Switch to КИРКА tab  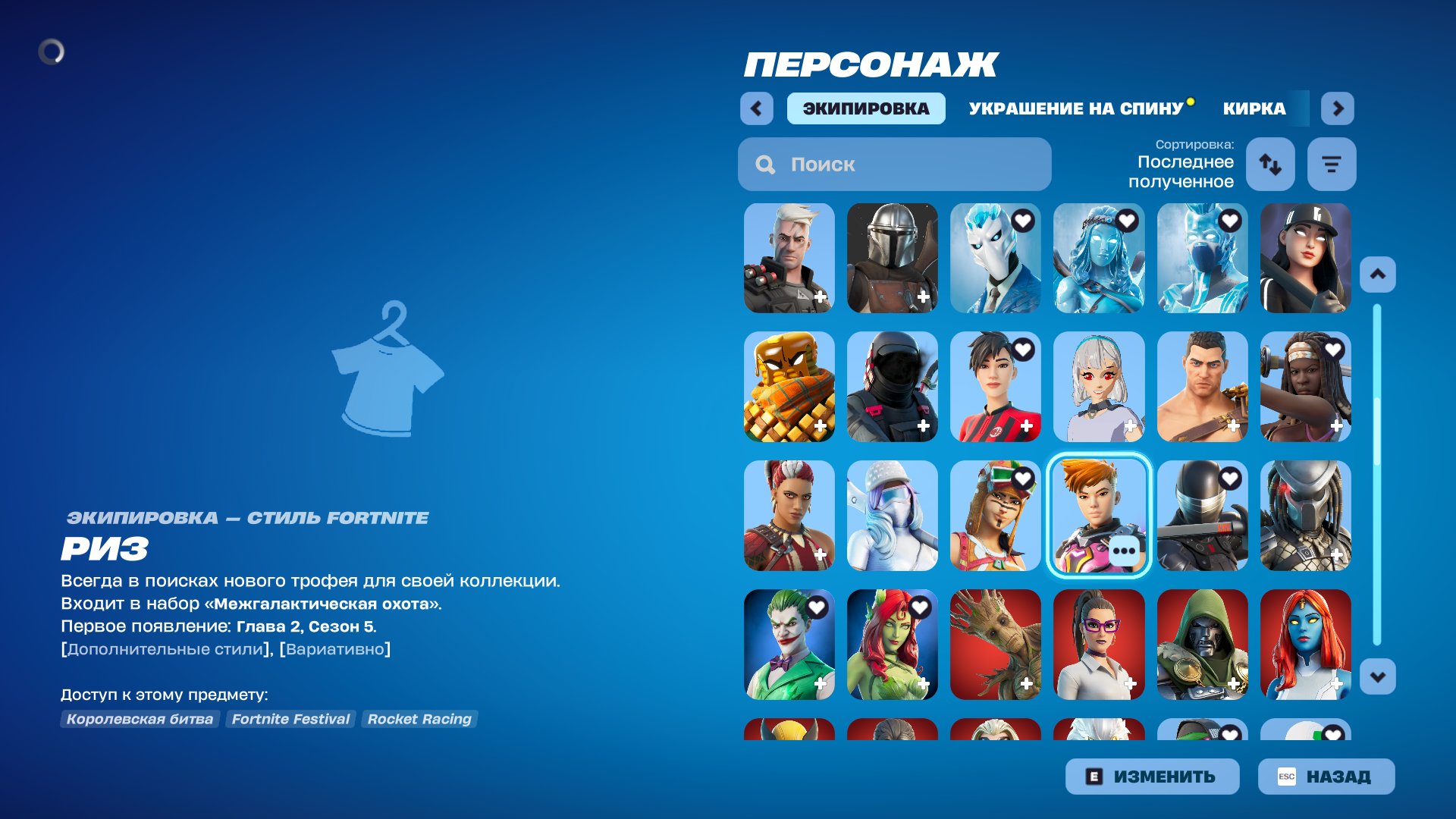coord(1253,108)
